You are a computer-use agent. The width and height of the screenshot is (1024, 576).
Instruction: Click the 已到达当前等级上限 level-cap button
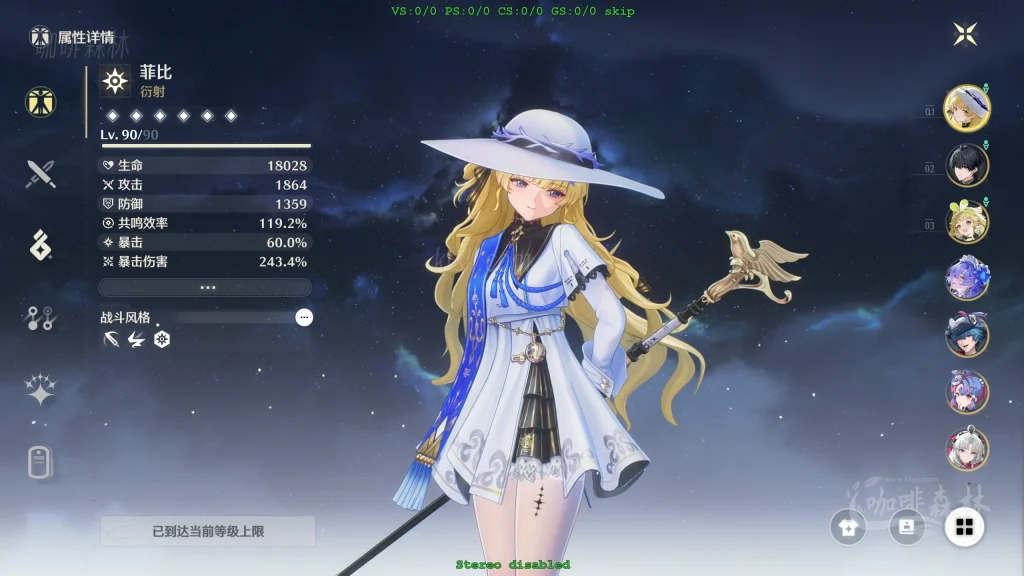(x=208, y=531)
